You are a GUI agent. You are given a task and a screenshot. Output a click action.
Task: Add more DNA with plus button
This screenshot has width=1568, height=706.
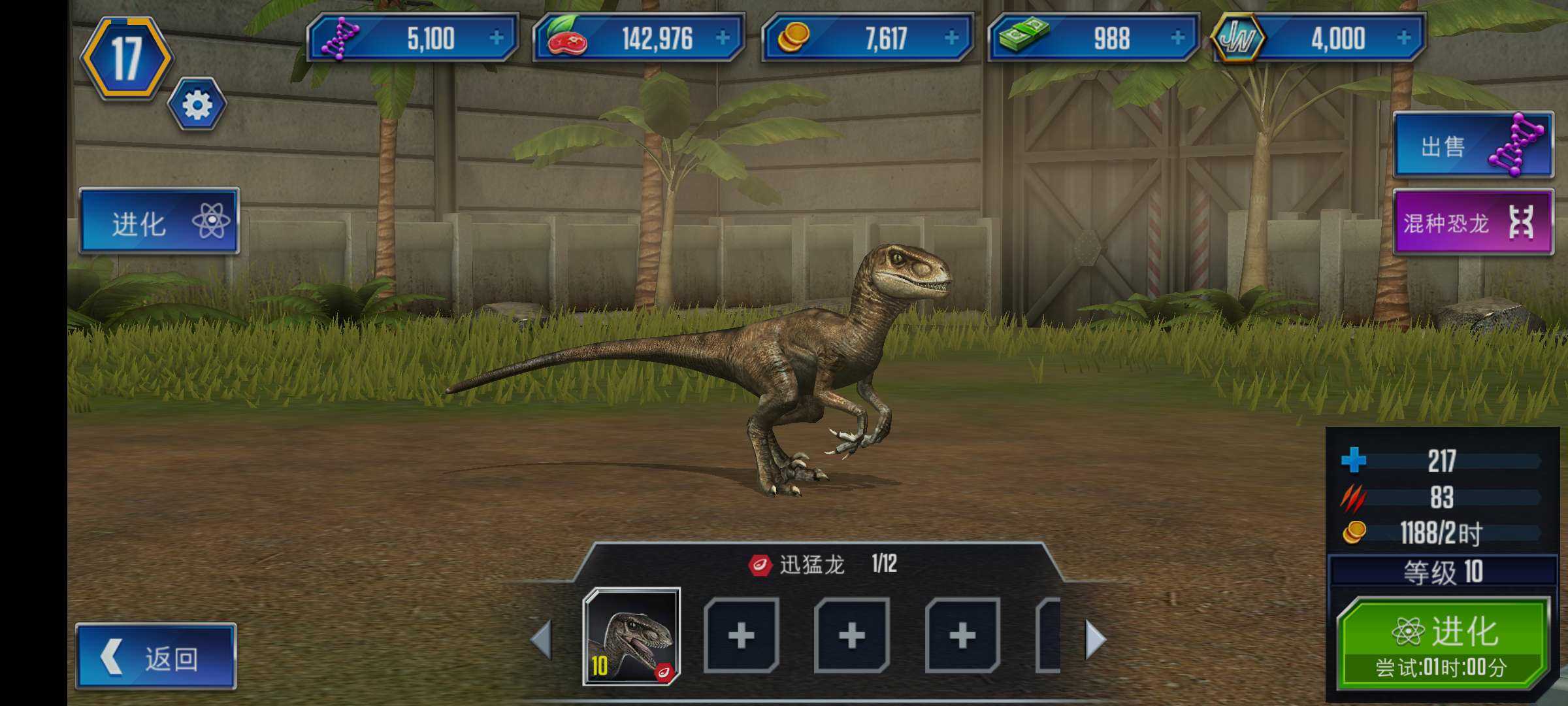pyautogui.click(x=497, y=38)
